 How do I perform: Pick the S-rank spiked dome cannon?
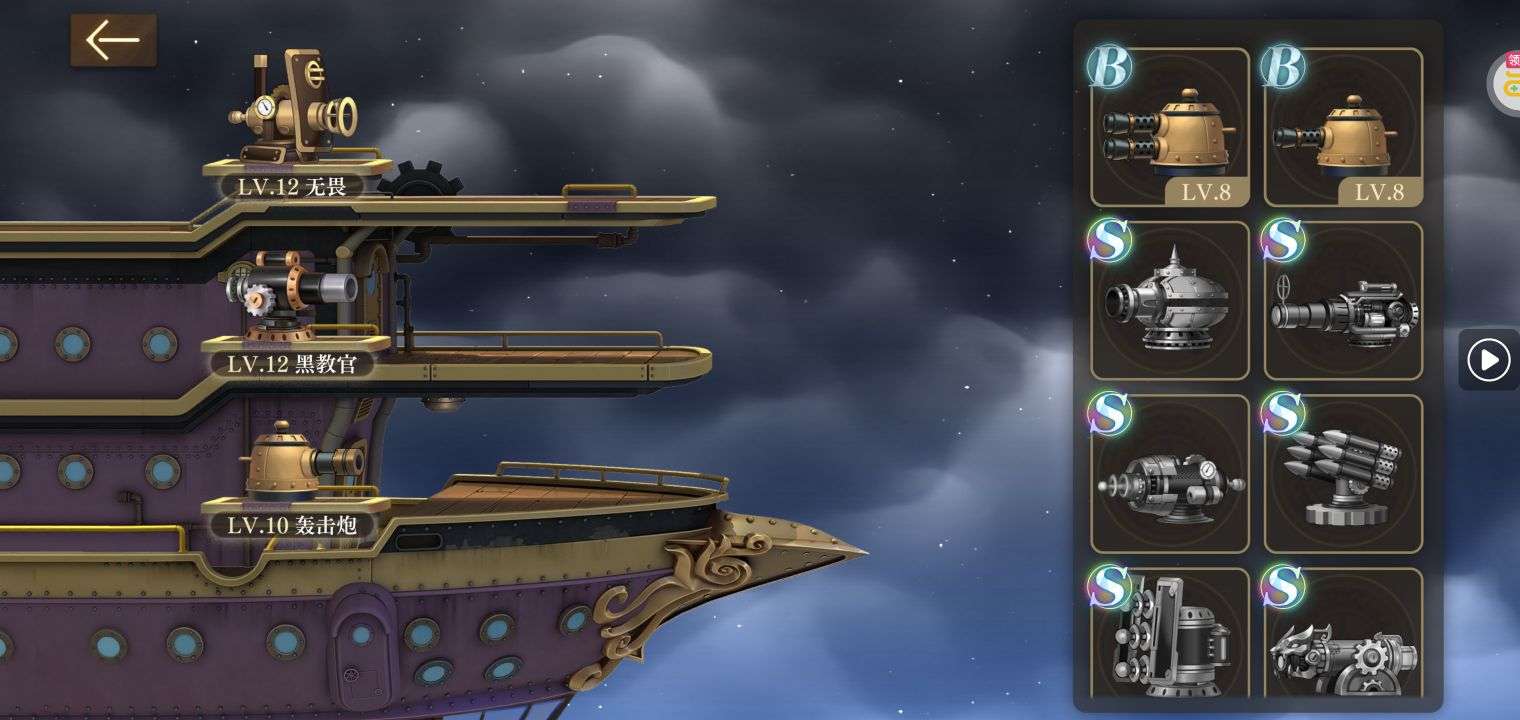tap(1170, 301)
